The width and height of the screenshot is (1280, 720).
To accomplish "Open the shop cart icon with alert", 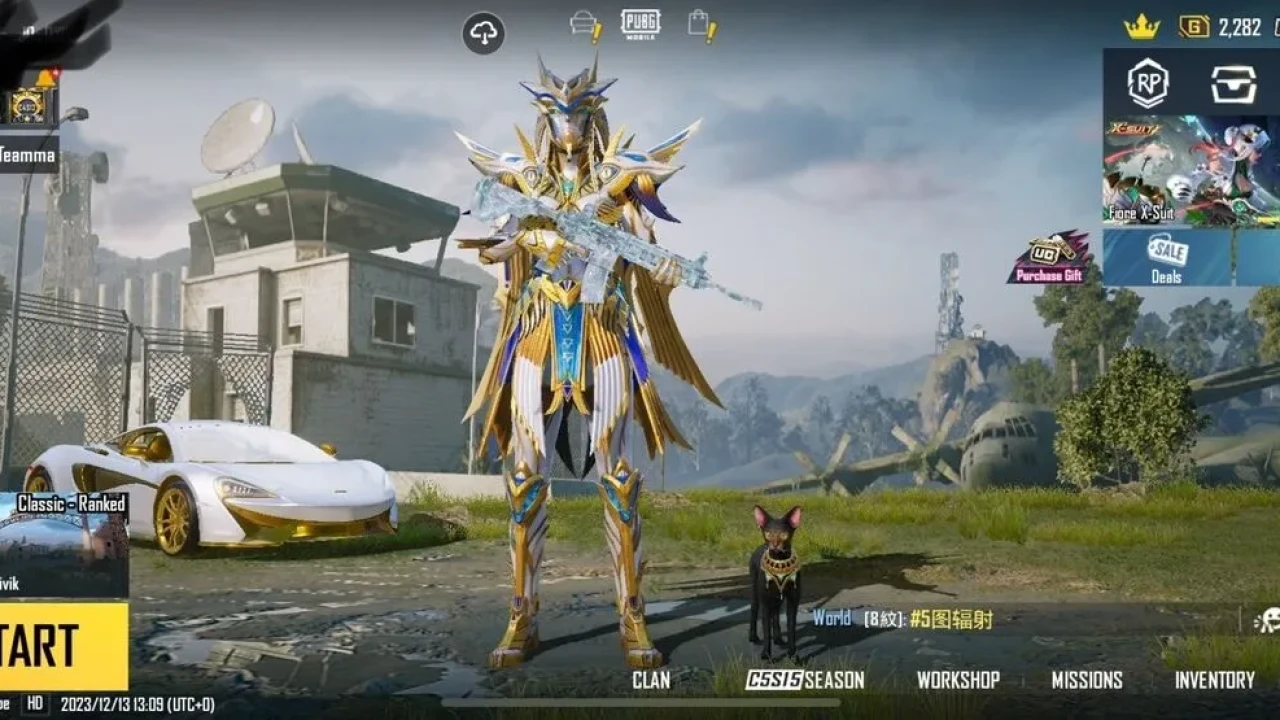I will [586, 24].
